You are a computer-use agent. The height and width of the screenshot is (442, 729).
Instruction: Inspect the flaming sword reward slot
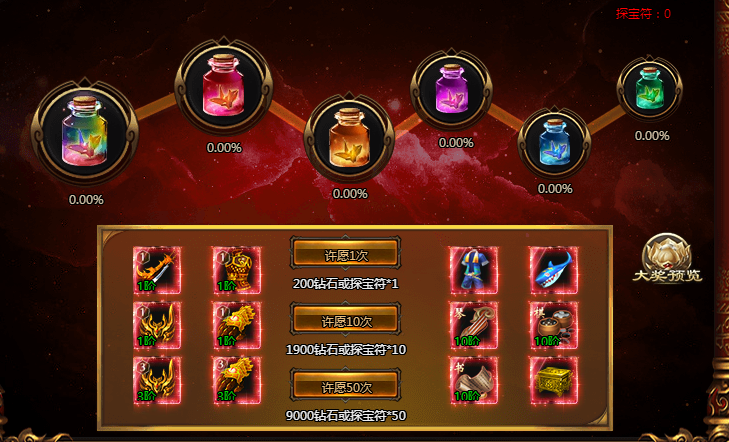[x=157, y=270]
